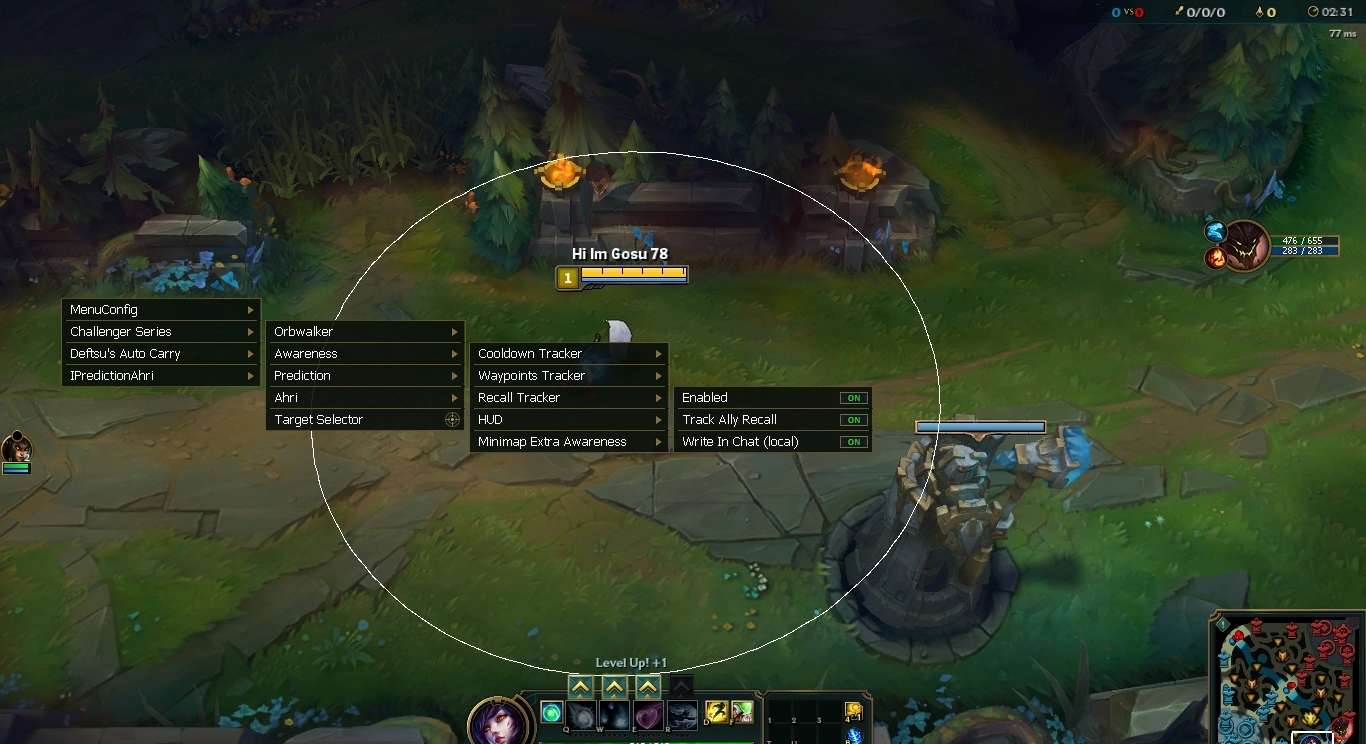Turn off Track Ally Recall
This screenshot has width=1366, height=744.
(853, 420)
